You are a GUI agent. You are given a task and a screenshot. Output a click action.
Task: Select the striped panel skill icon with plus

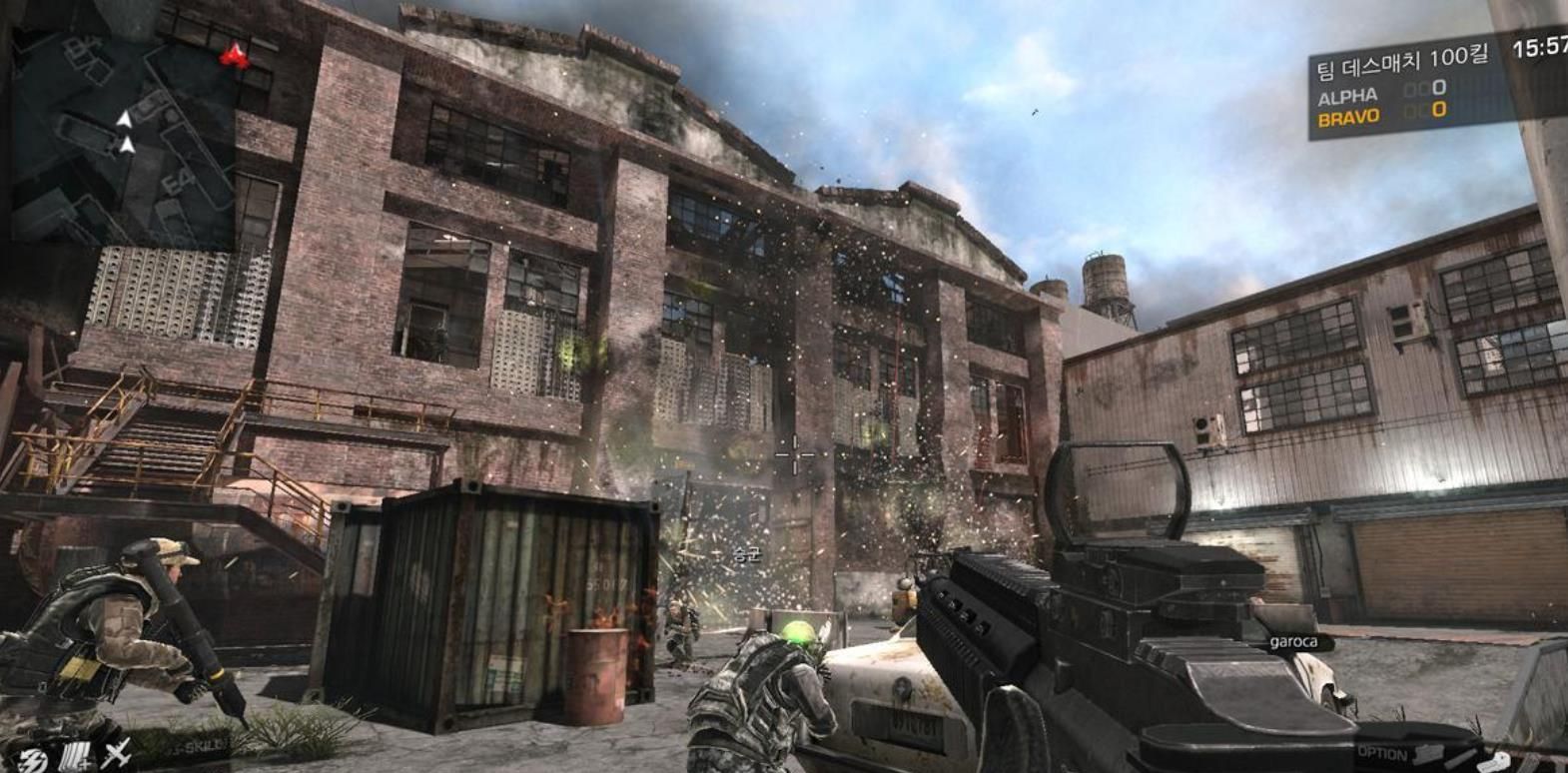pyautogui.click(x=77, y=757)
